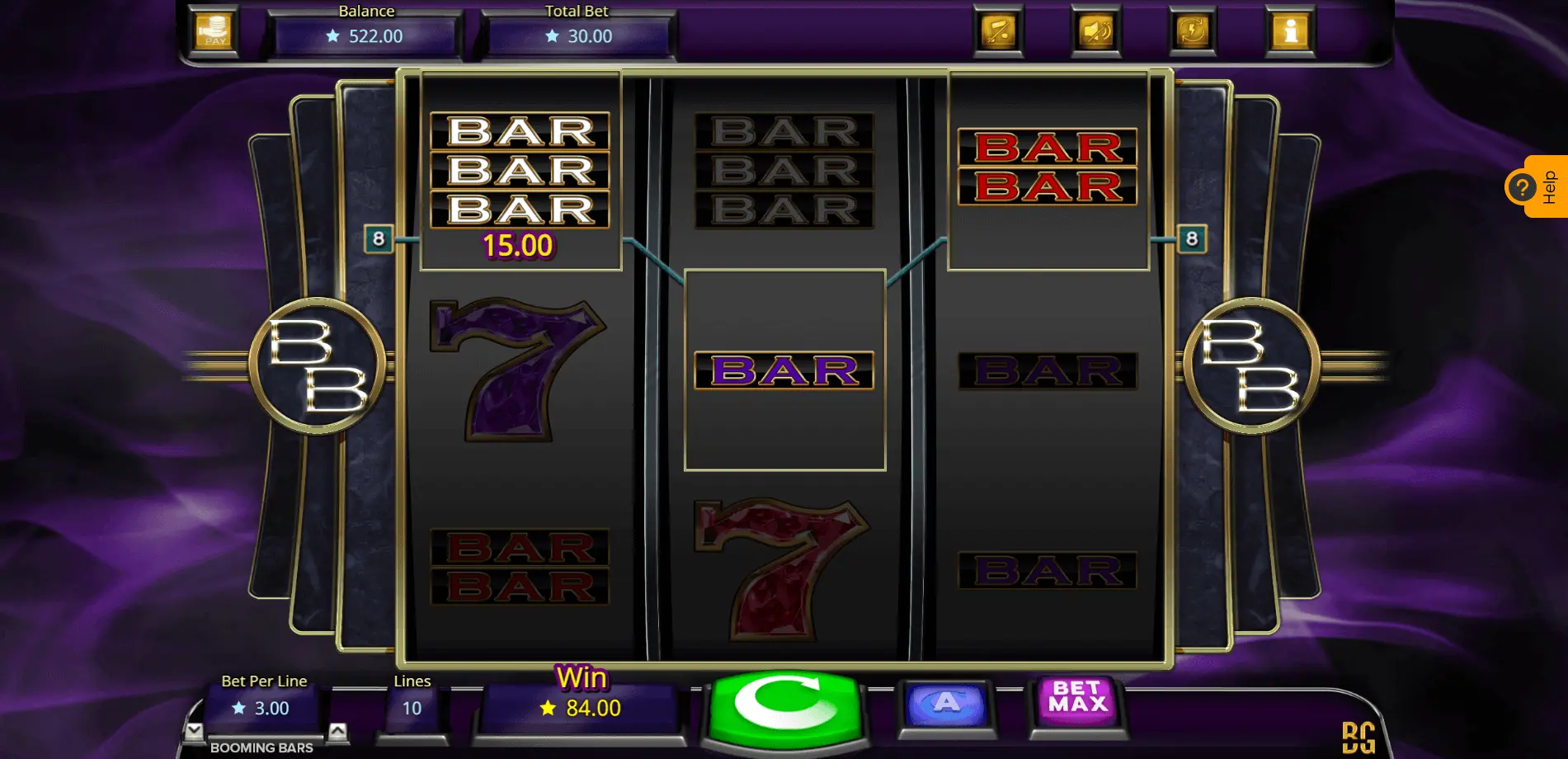Open the paytable with the PAY button
1568x759 pixels.
pyautogui.click(x=214, y=31)
